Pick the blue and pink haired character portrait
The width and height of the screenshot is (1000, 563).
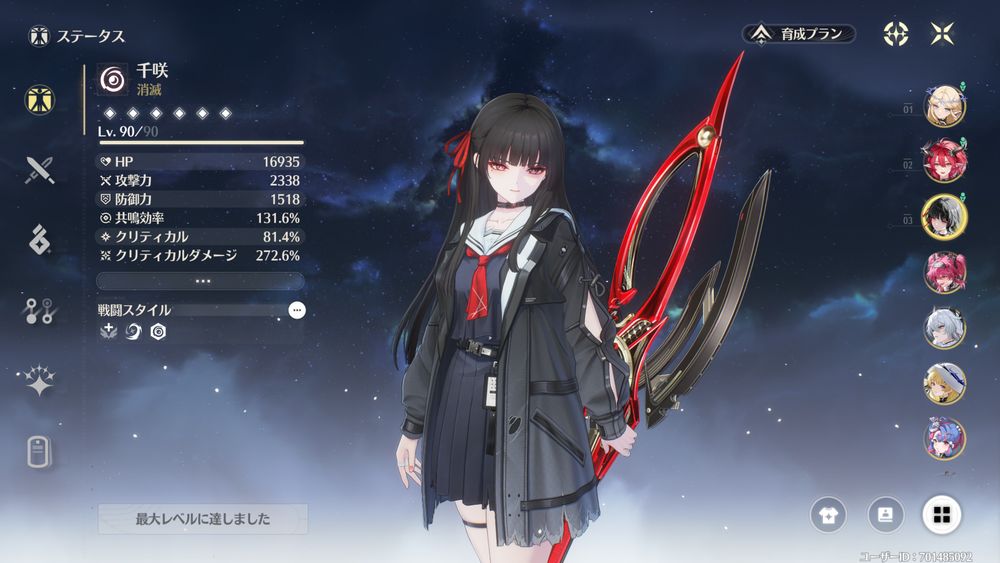pos(944,437)
